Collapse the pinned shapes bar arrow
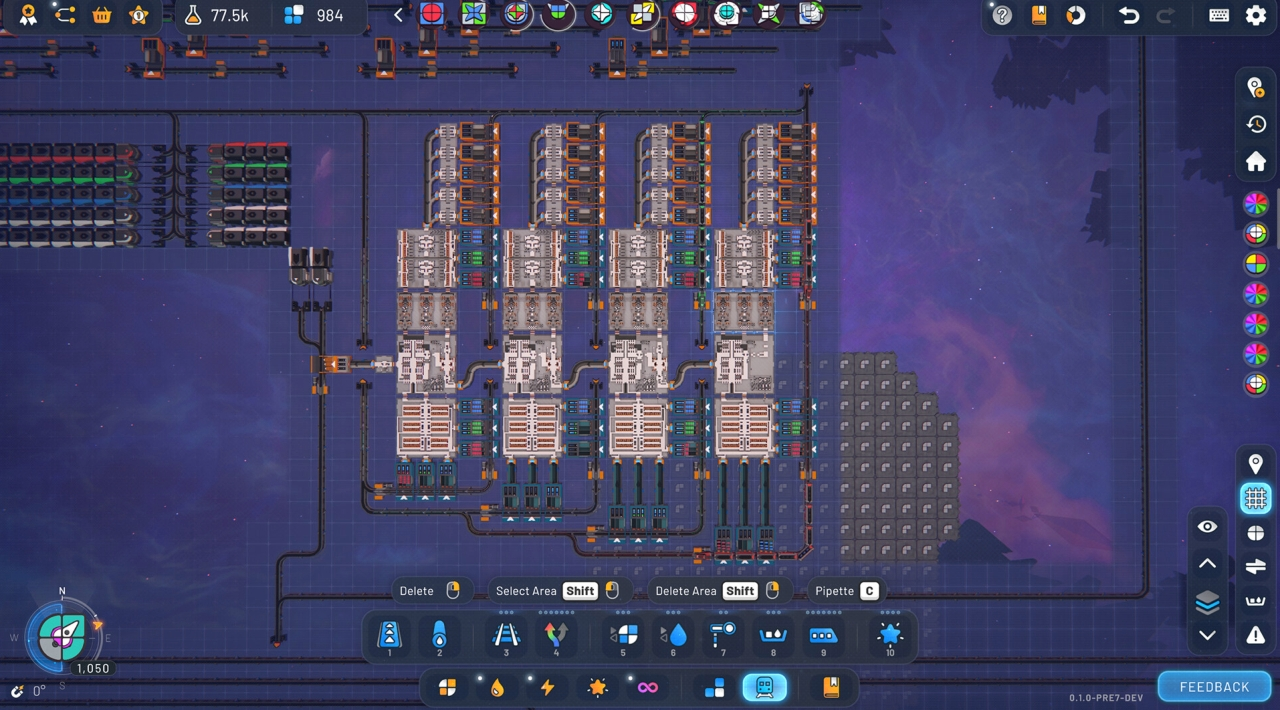This screenshot has height=710, width=1280. coord(398,15)
